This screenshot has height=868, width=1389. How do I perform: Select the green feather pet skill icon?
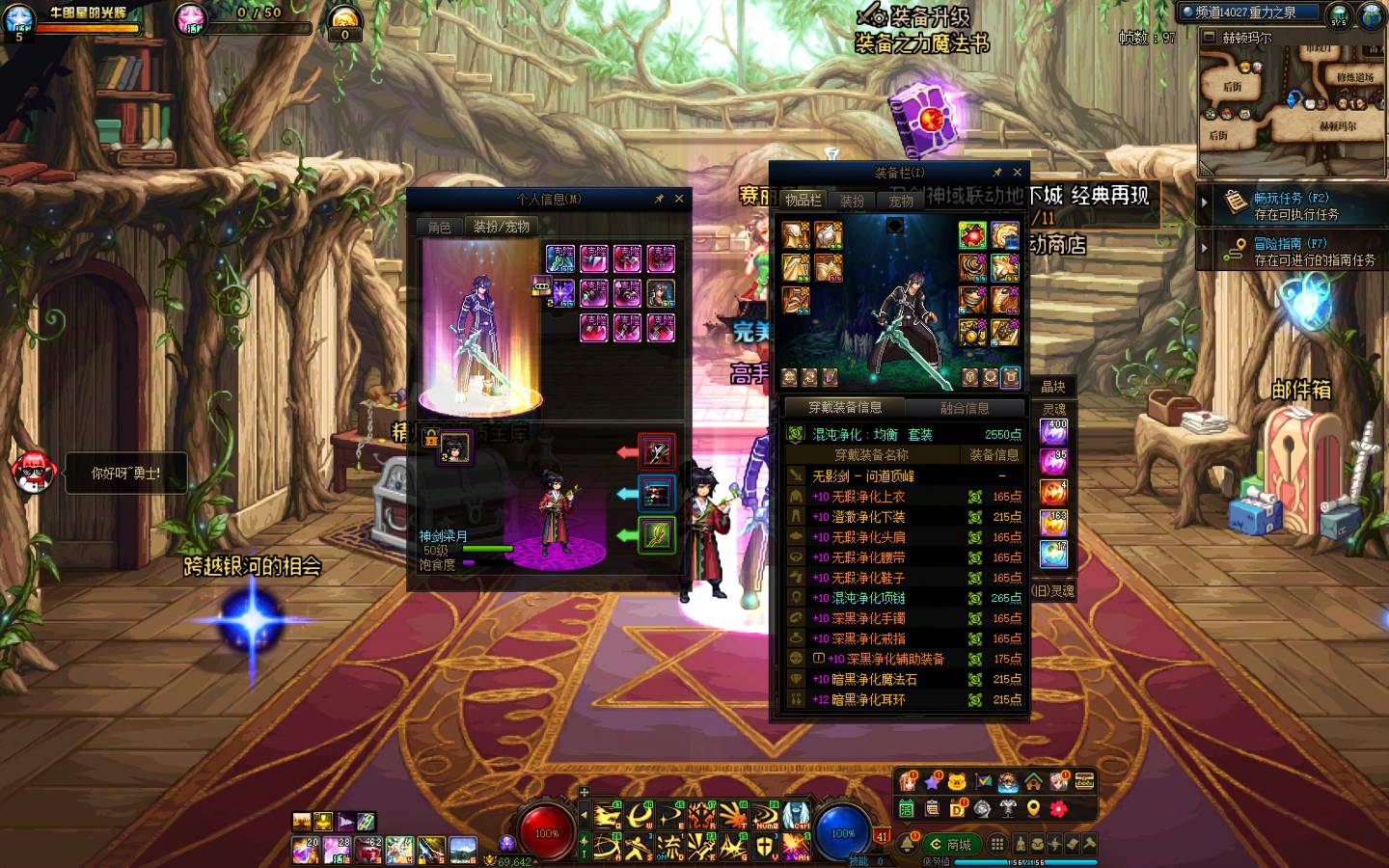pos(657,534)
